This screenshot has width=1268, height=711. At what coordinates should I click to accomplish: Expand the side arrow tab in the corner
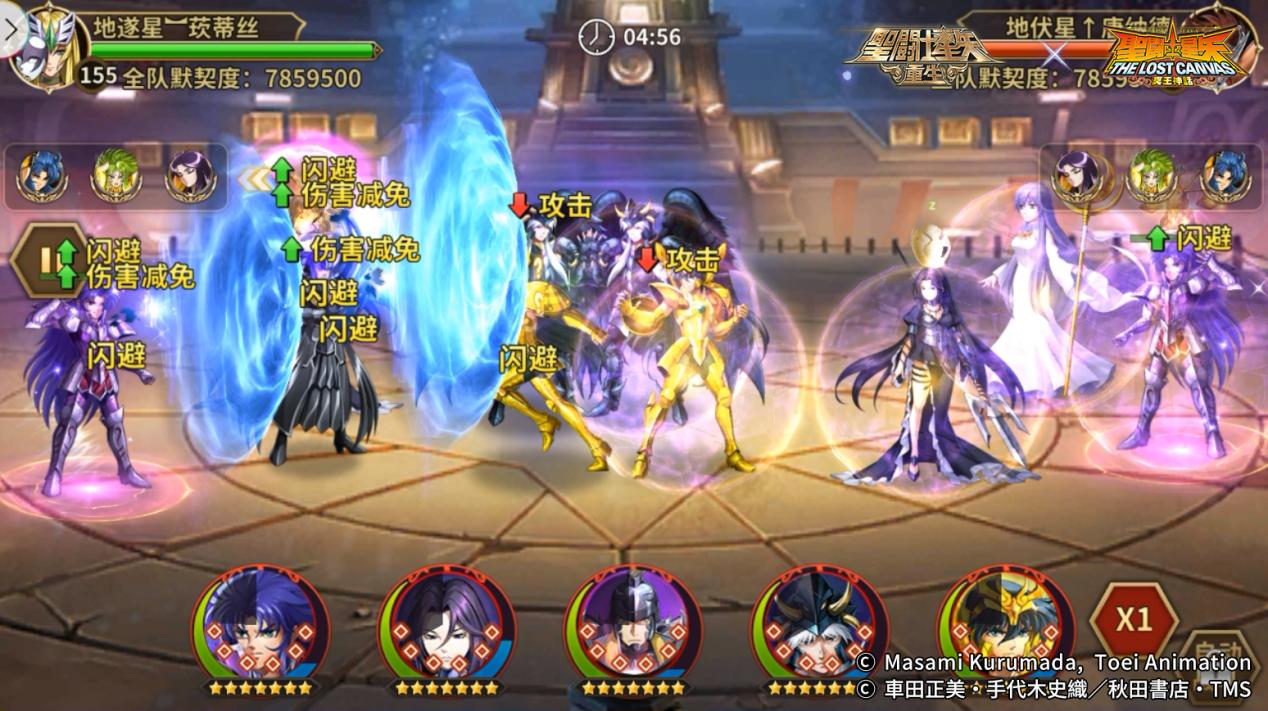[x=10, y=27]
